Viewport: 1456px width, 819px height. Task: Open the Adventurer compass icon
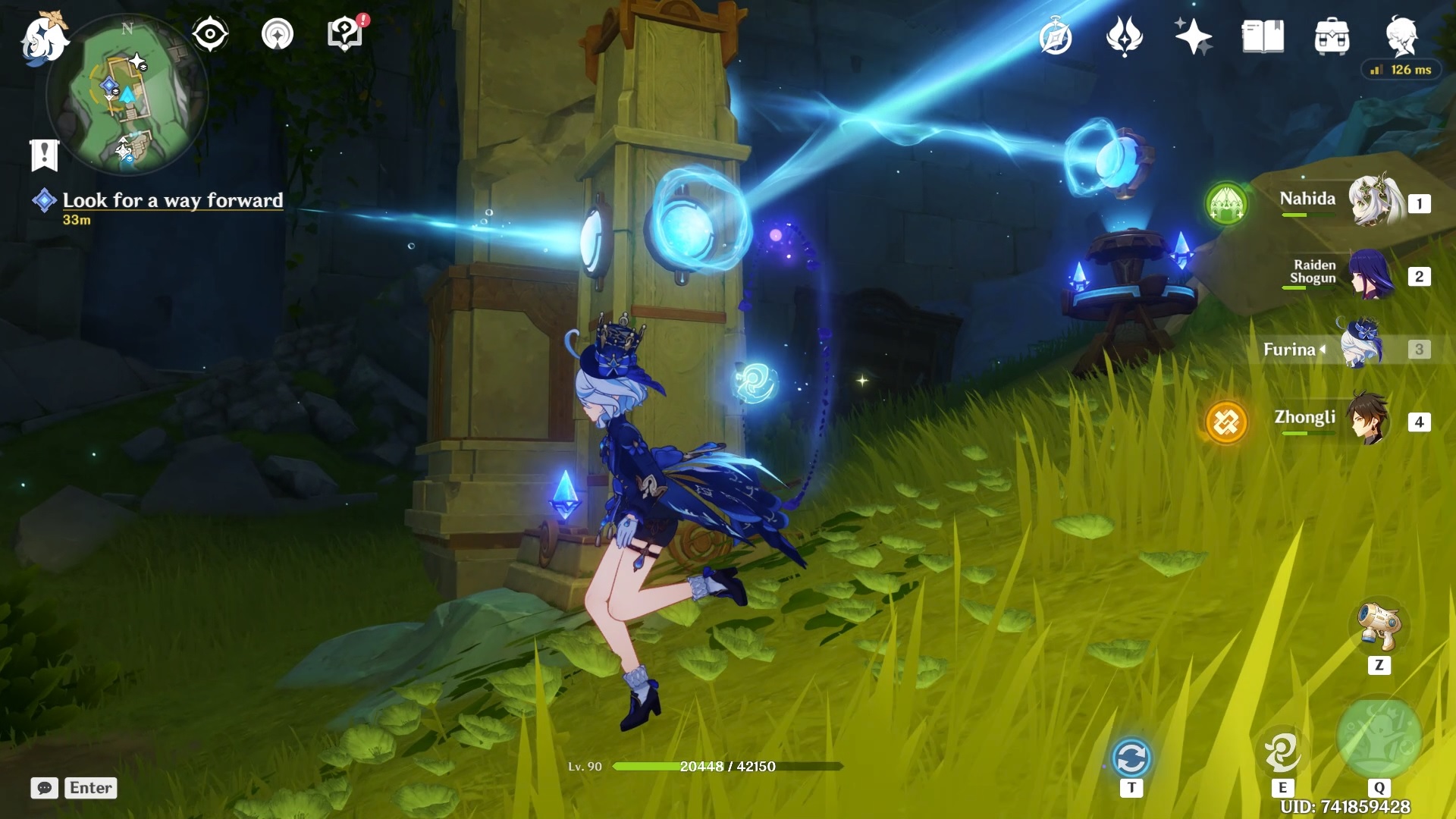click(x=1056, y=37)
